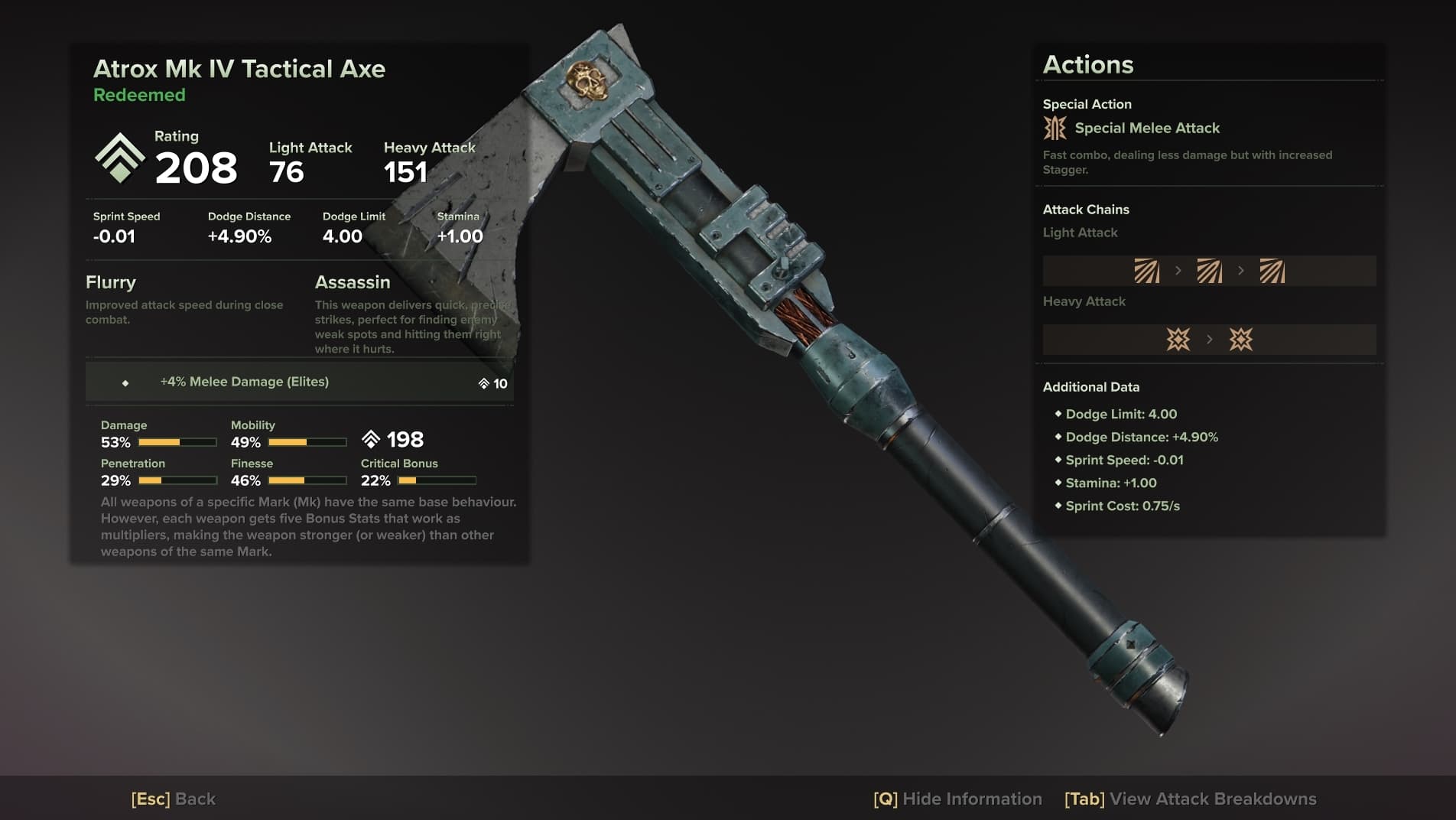Hide the weapon information panels

[x=957, y=799]
